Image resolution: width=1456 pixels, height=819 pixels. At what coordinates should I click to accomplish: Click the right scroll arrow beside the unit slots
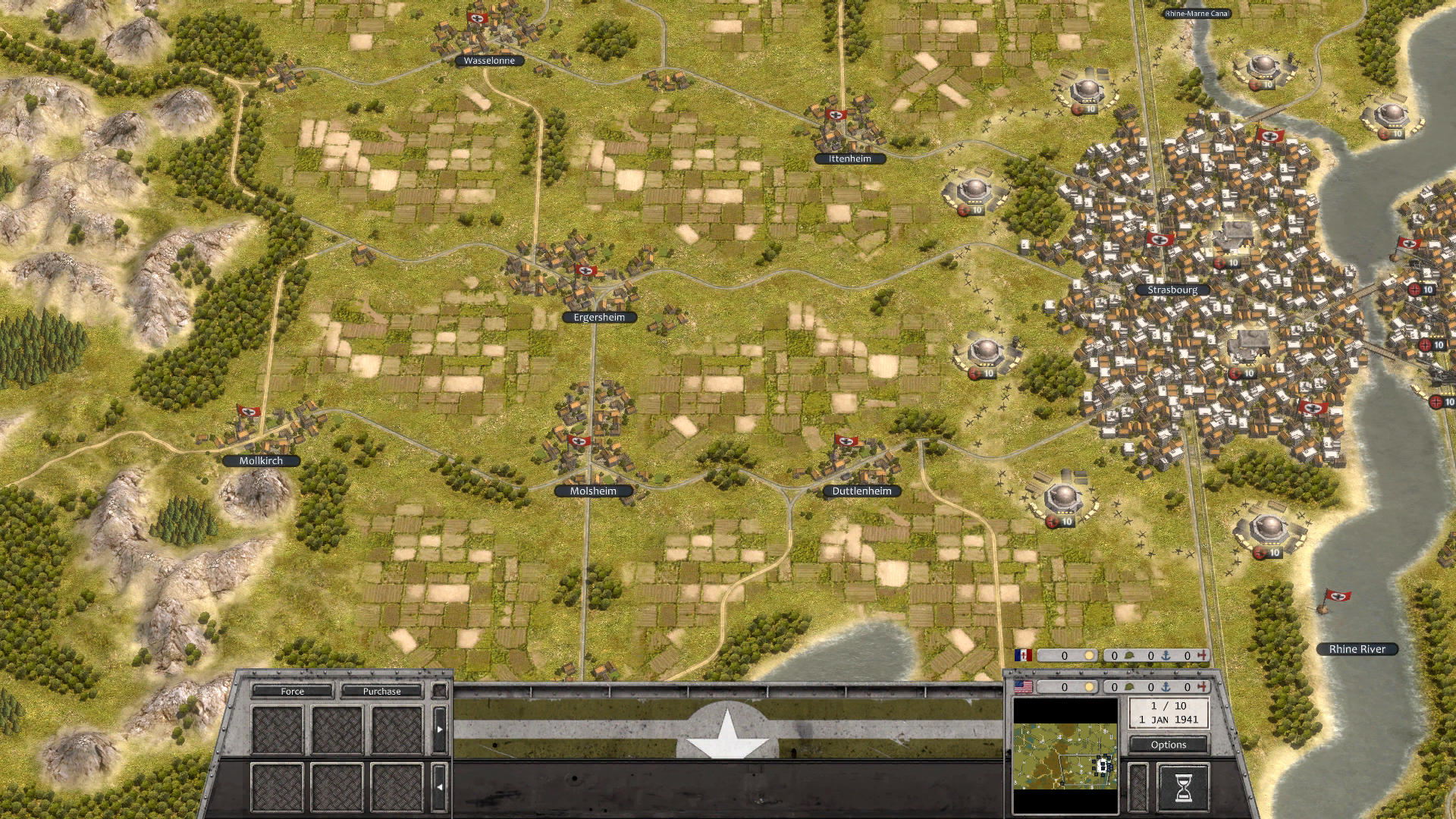pos(439,729)
